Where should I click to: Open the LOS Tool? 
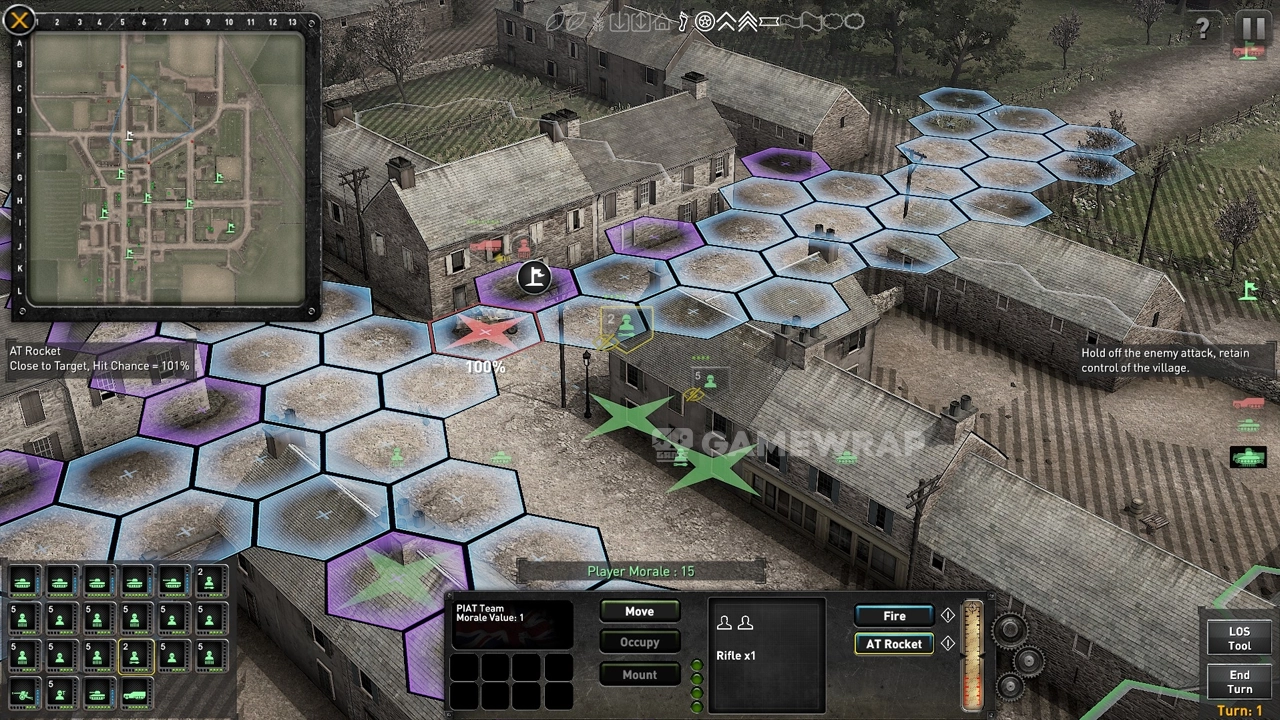tap(1239, 639)
